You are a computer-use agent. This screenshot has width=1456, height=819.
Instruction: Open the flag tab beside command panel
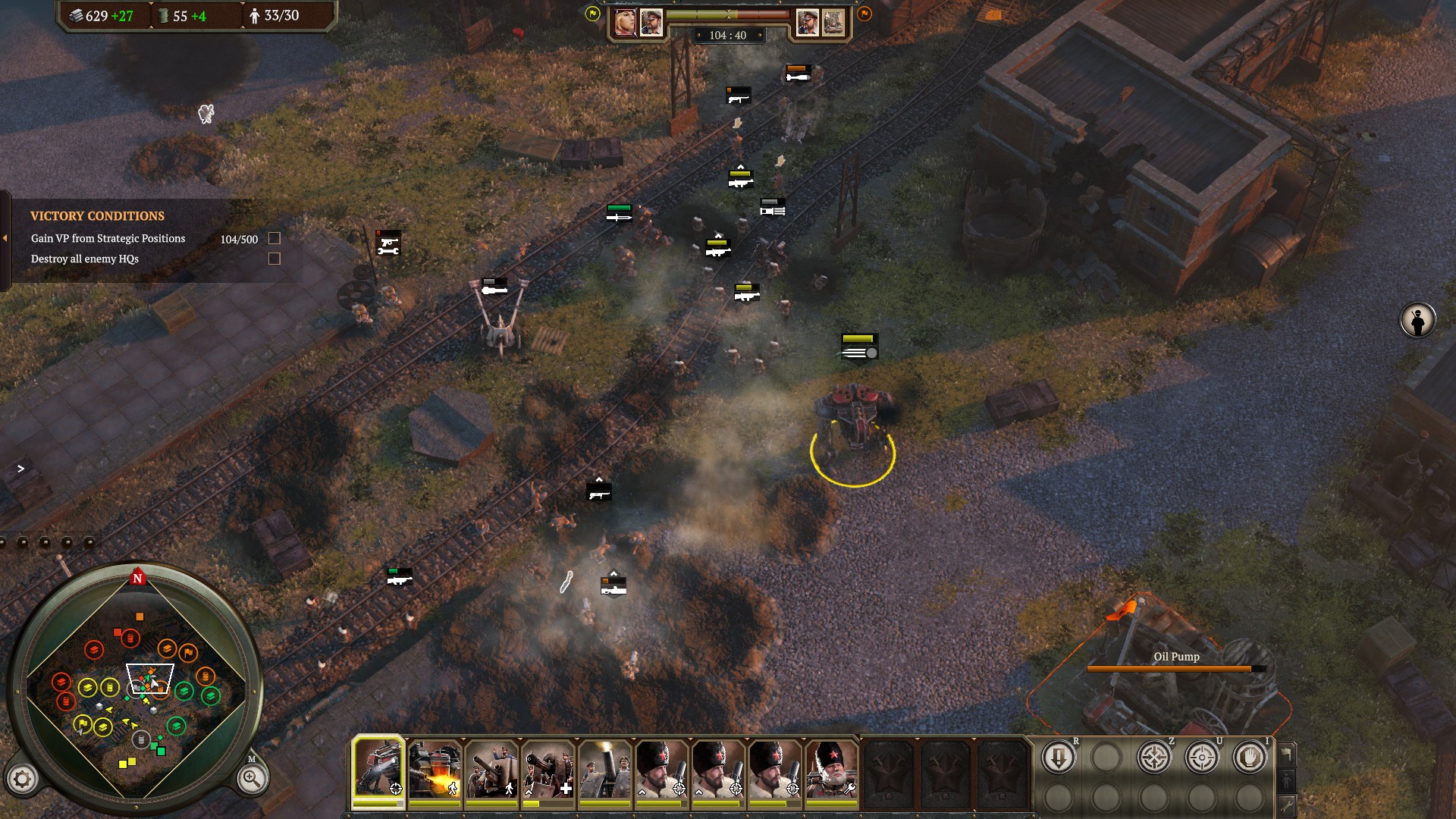tap(1286, 753)
